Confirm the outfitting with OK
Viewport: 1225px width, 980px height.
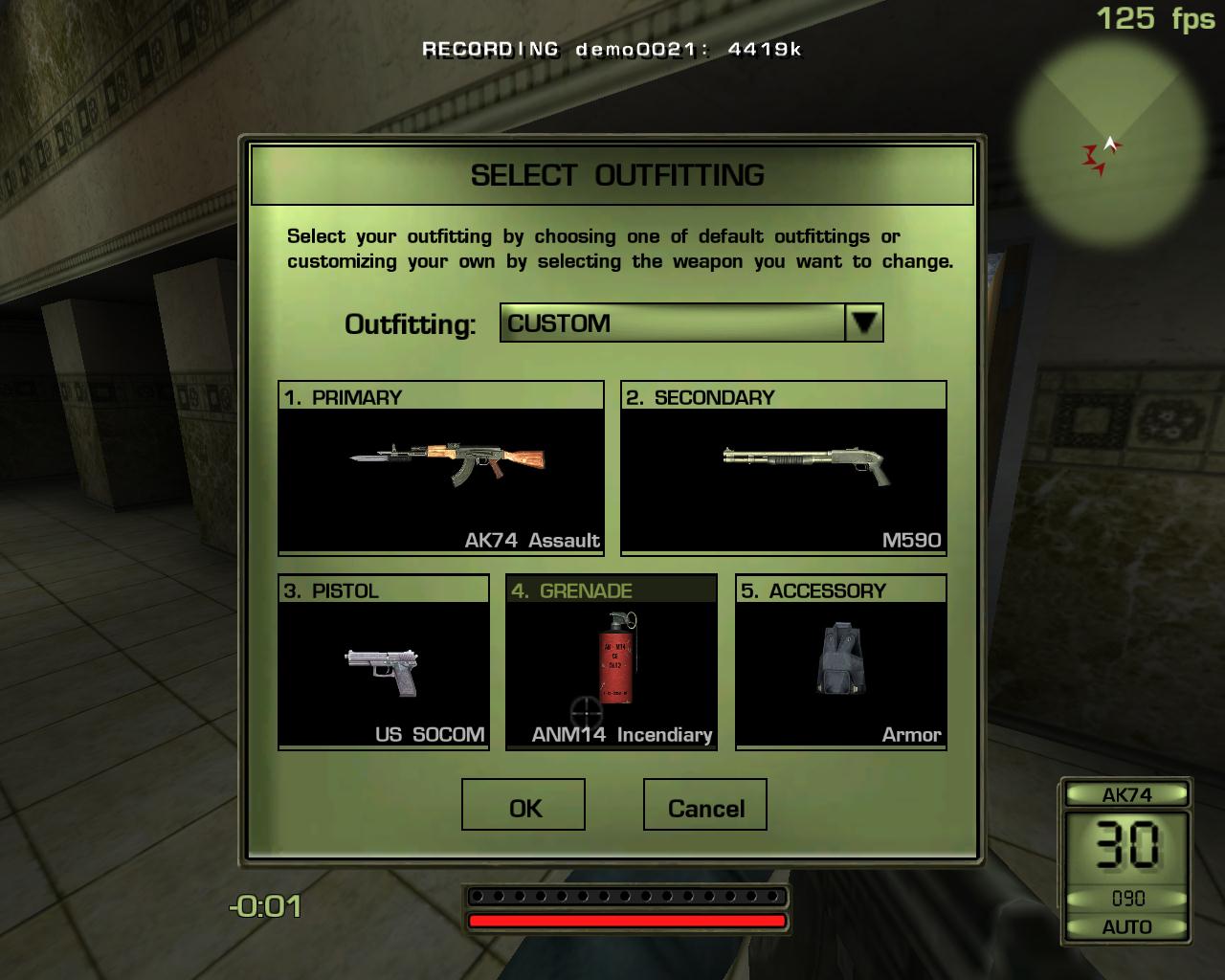coord(523,805)
